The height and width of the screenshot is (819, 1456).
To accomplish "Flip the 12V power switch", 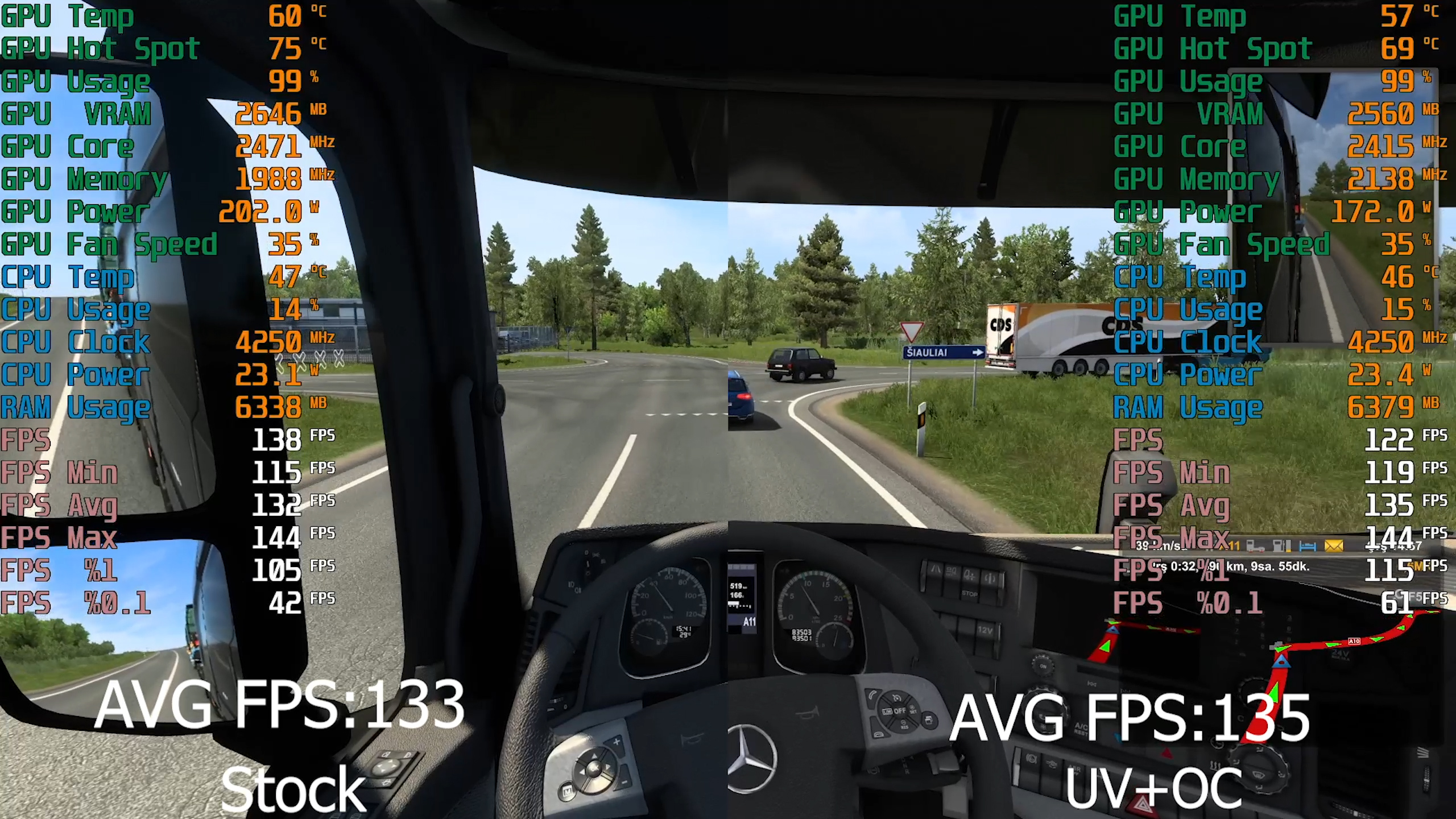I will pos(985,630).
